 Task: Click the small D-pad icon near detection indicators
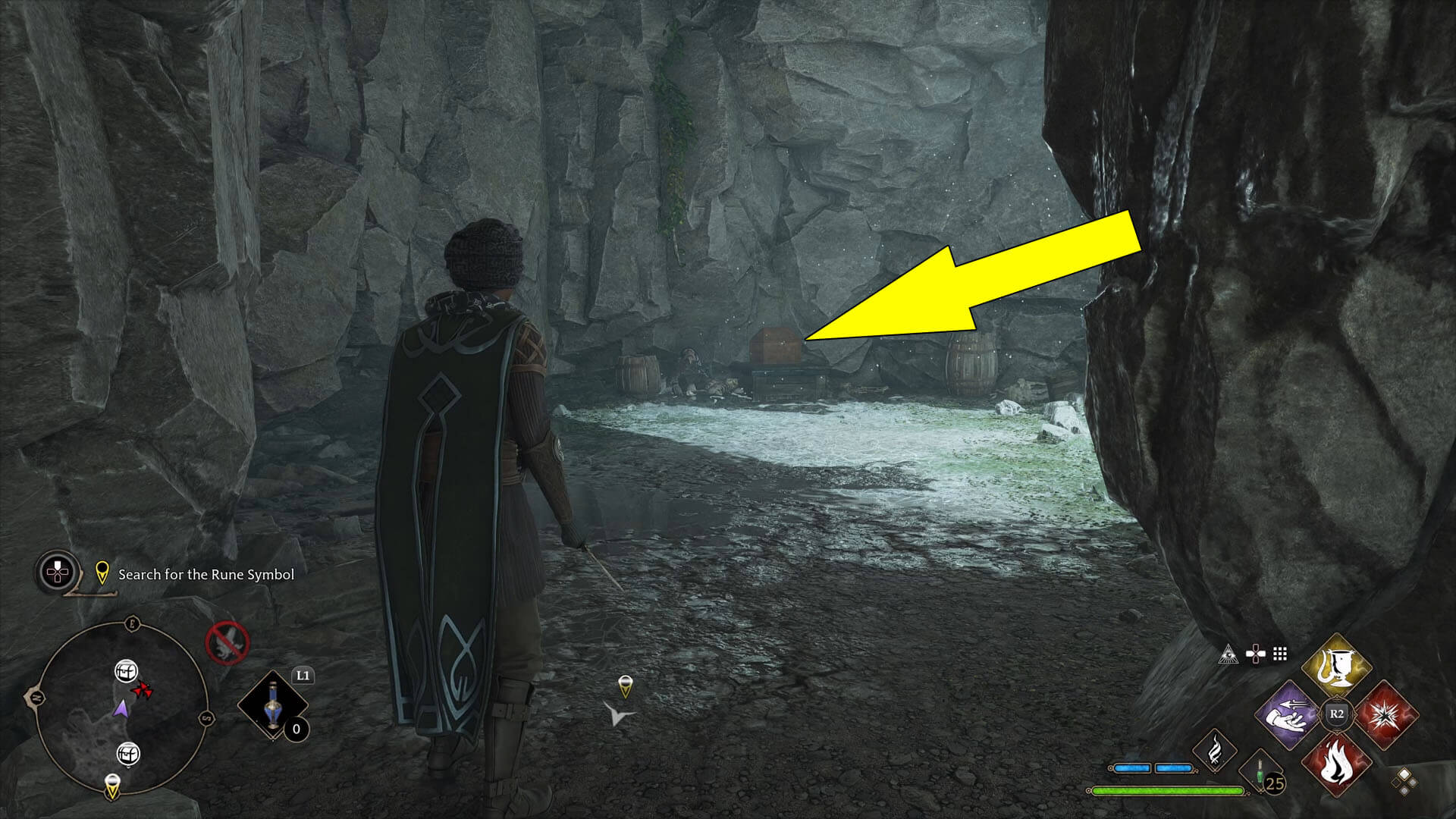1256,653
